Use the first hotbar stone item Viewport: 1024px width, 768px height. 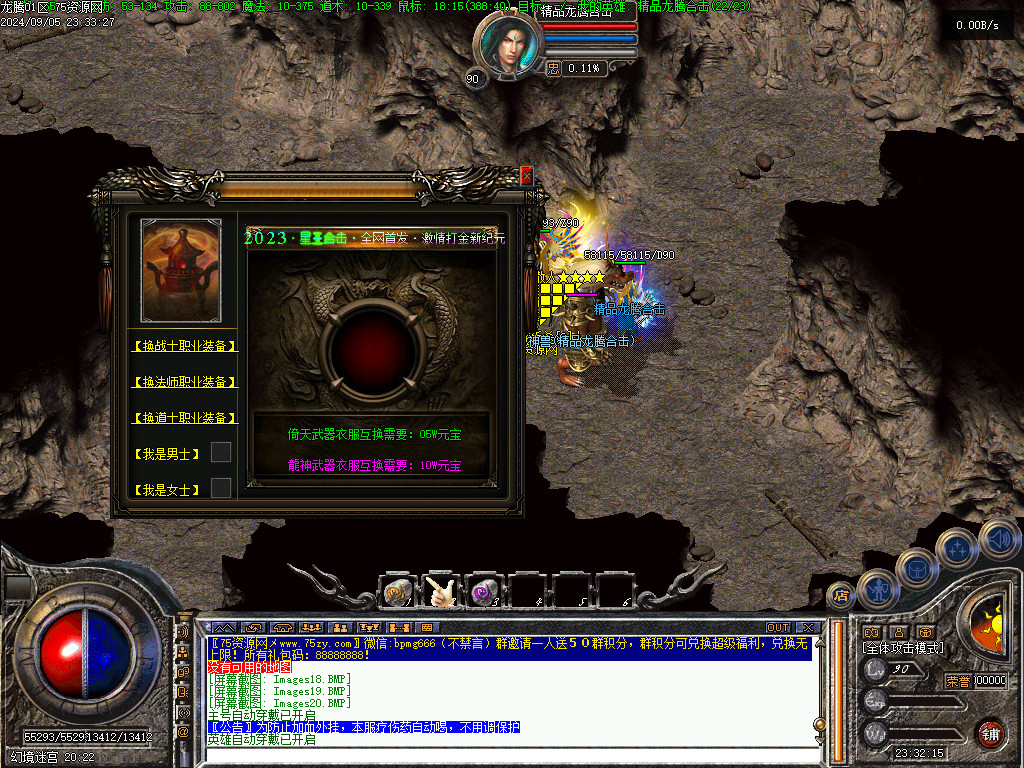tap(398, 592)
